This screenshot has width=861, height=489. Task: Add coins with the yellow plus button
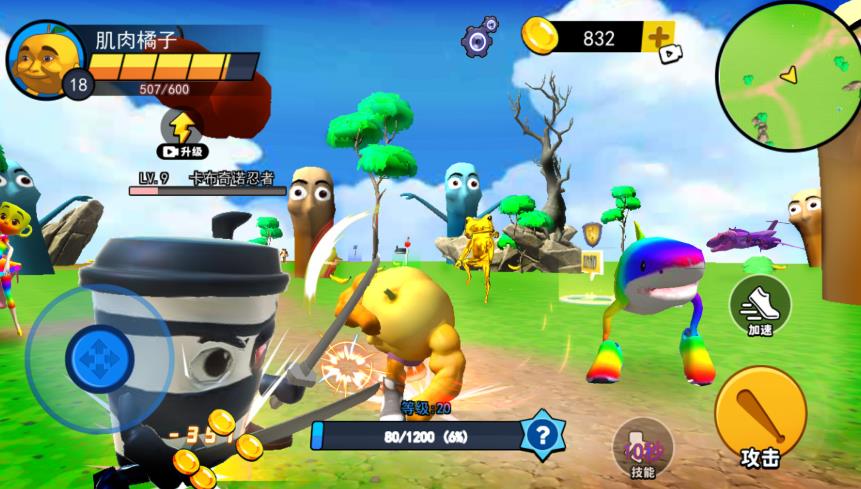tap(659, 38)
